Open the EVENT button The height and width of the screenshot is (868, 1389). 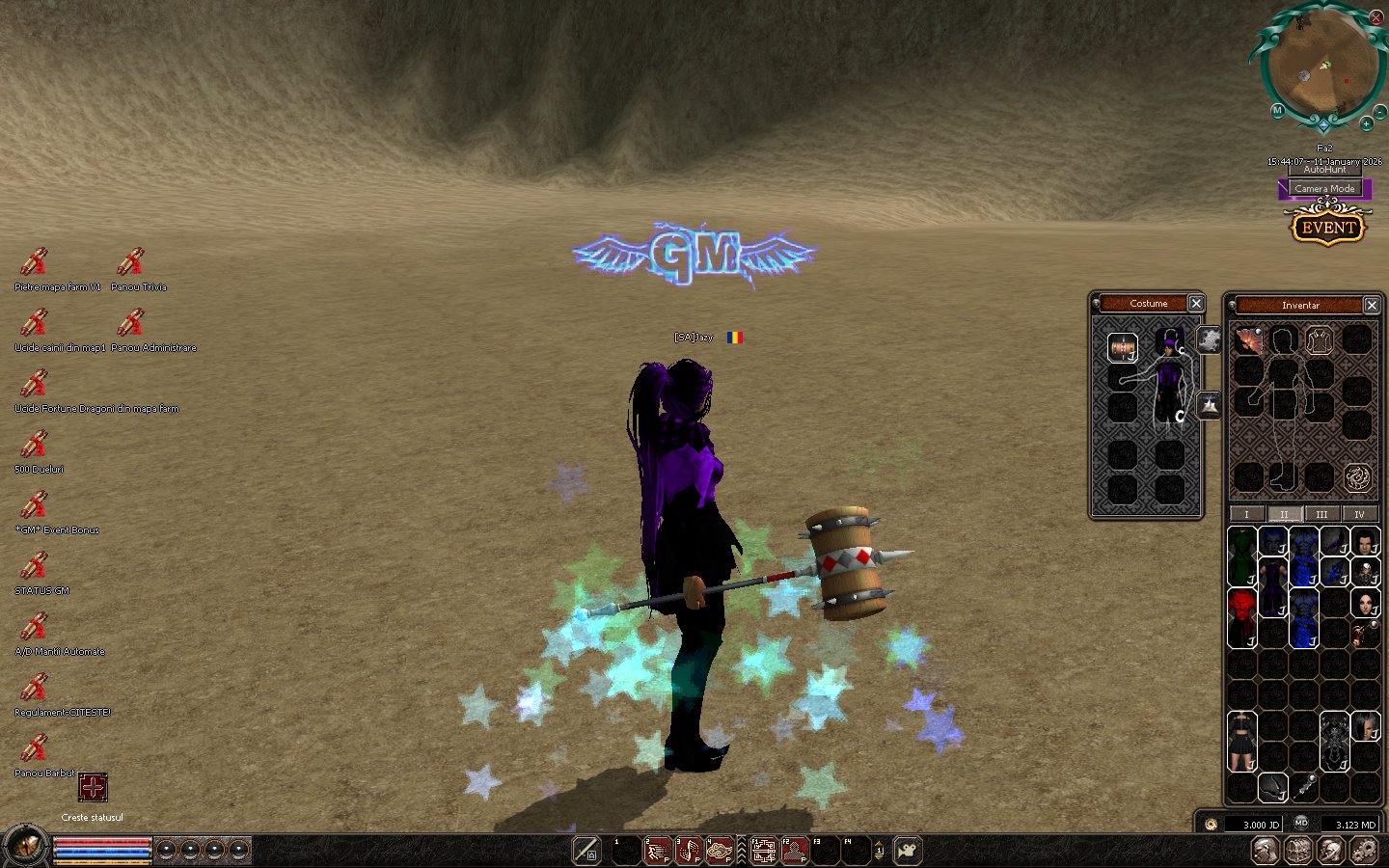[1328, 228]
